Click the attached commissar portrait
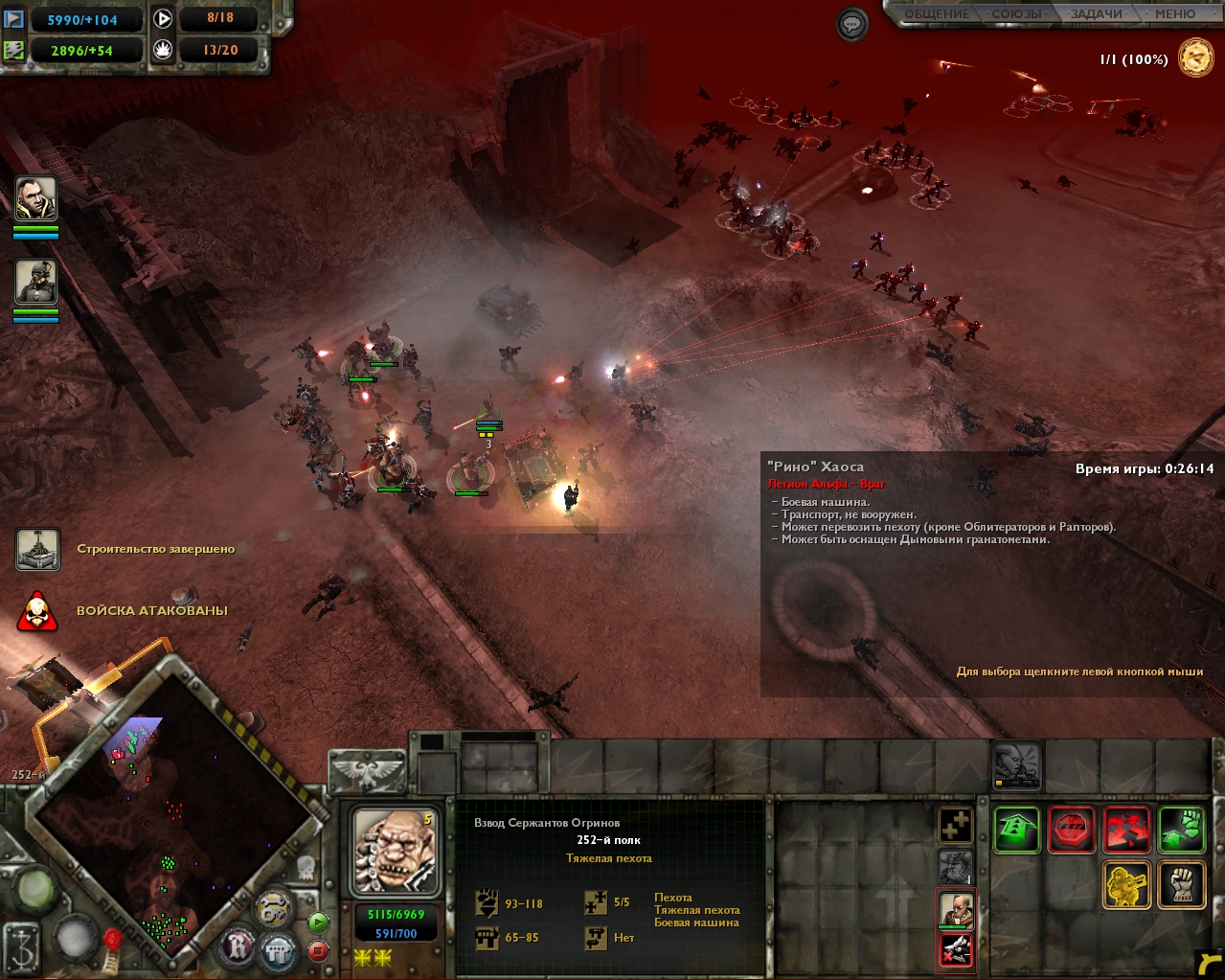This screenshot has height=980, width=1225. 955,909
